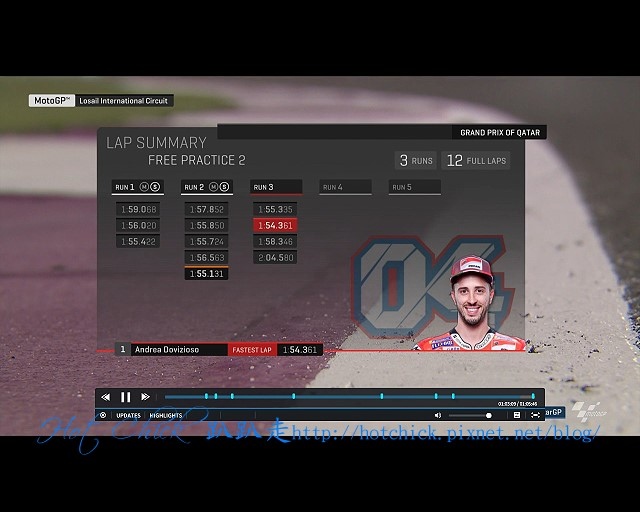Skip forward with the fast-forward button
Viewport: 640px width, 512px height.
(146, 397)
